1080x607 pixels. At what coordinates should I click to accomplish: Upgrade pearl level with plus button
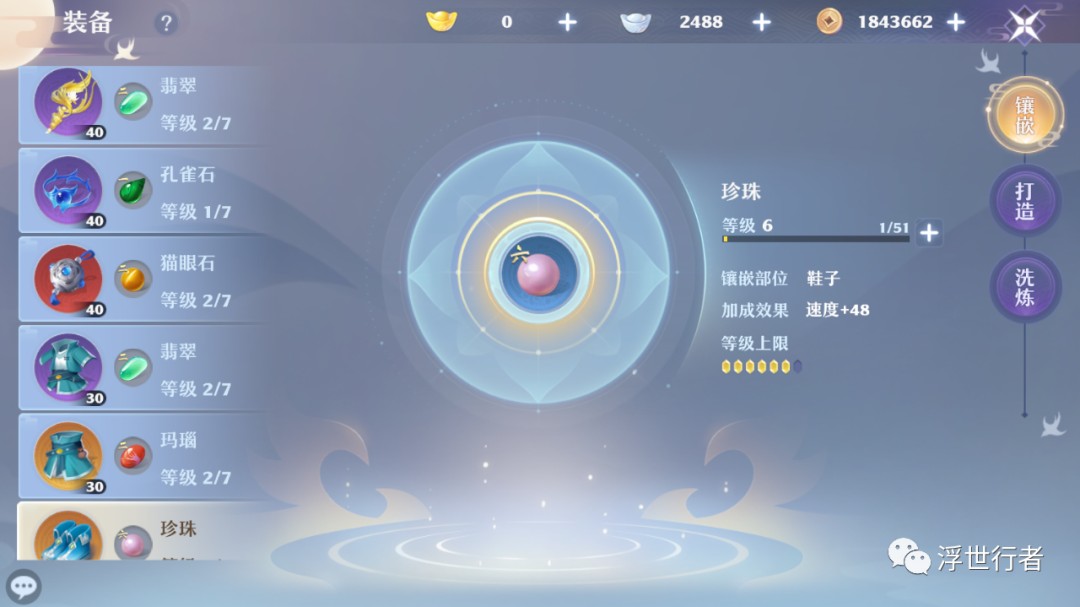coord(929,233)
